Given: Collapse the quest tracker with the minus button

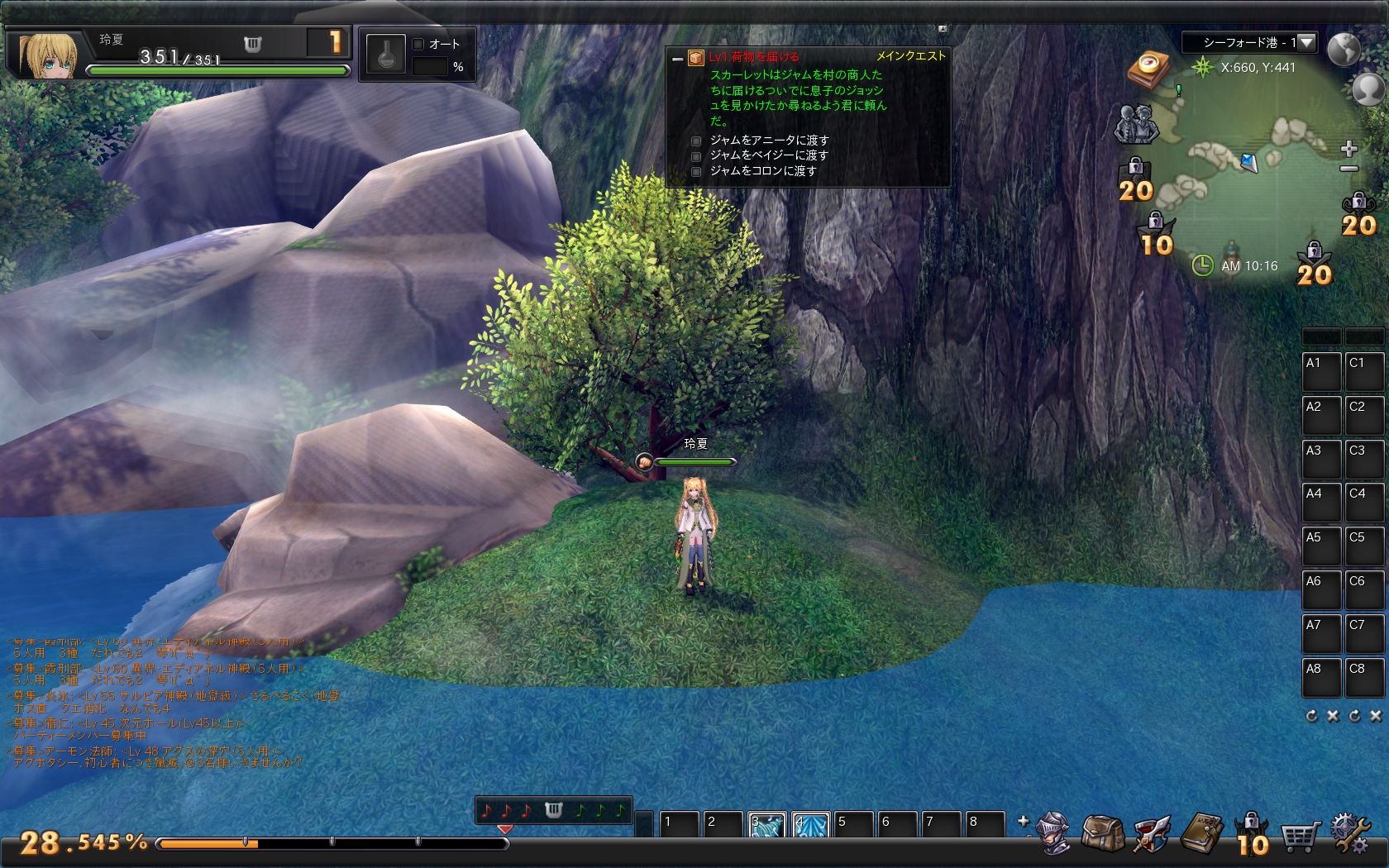Looking at the screenshot, I should pos(677,58).
